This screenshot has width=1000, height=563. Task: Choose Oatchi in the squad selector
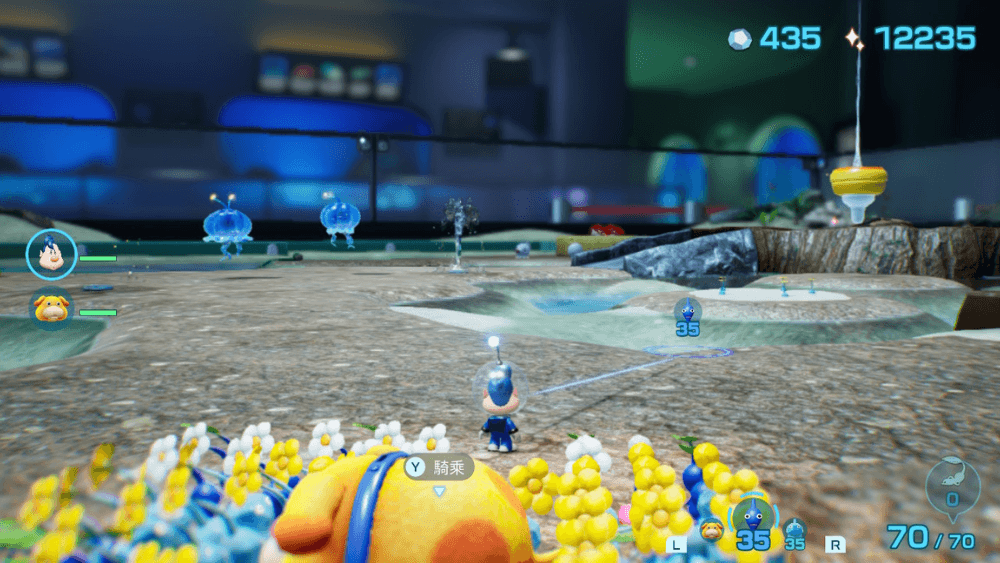click(711, 530)
